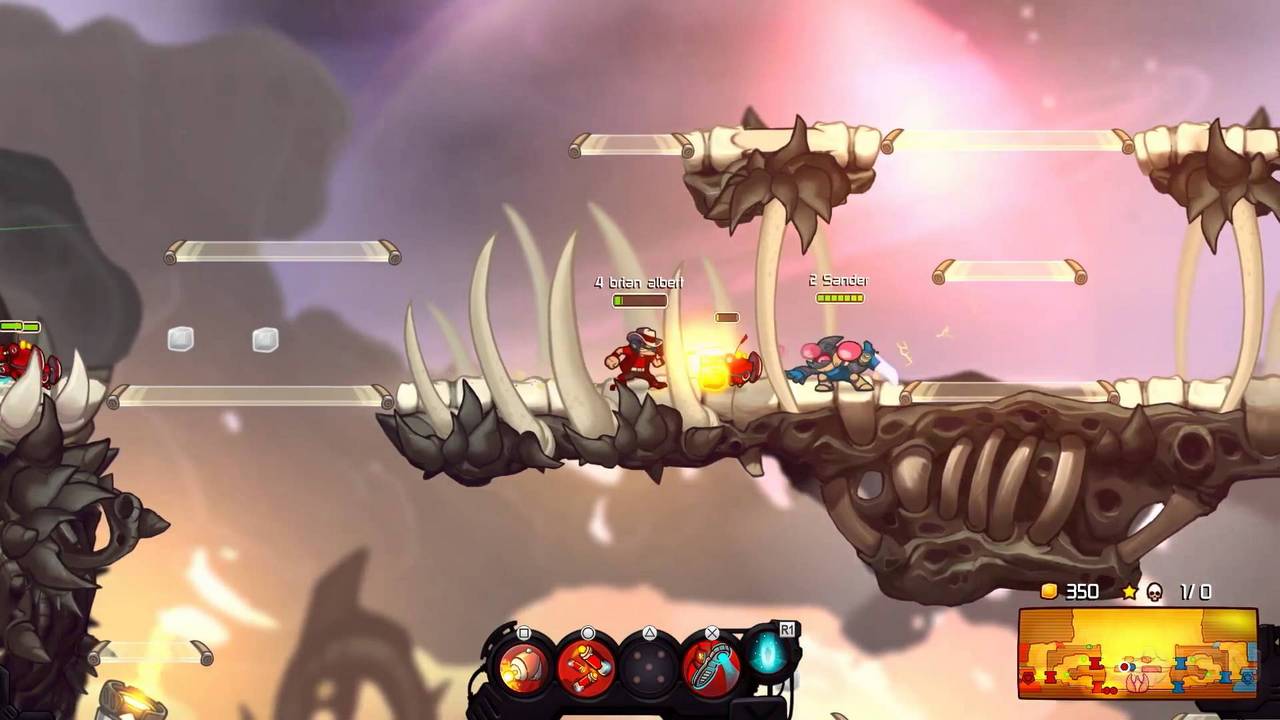Screen dimensions: 1280x720
Task: Select the empty locked ability slot
Action: click(x=648, y=667)
